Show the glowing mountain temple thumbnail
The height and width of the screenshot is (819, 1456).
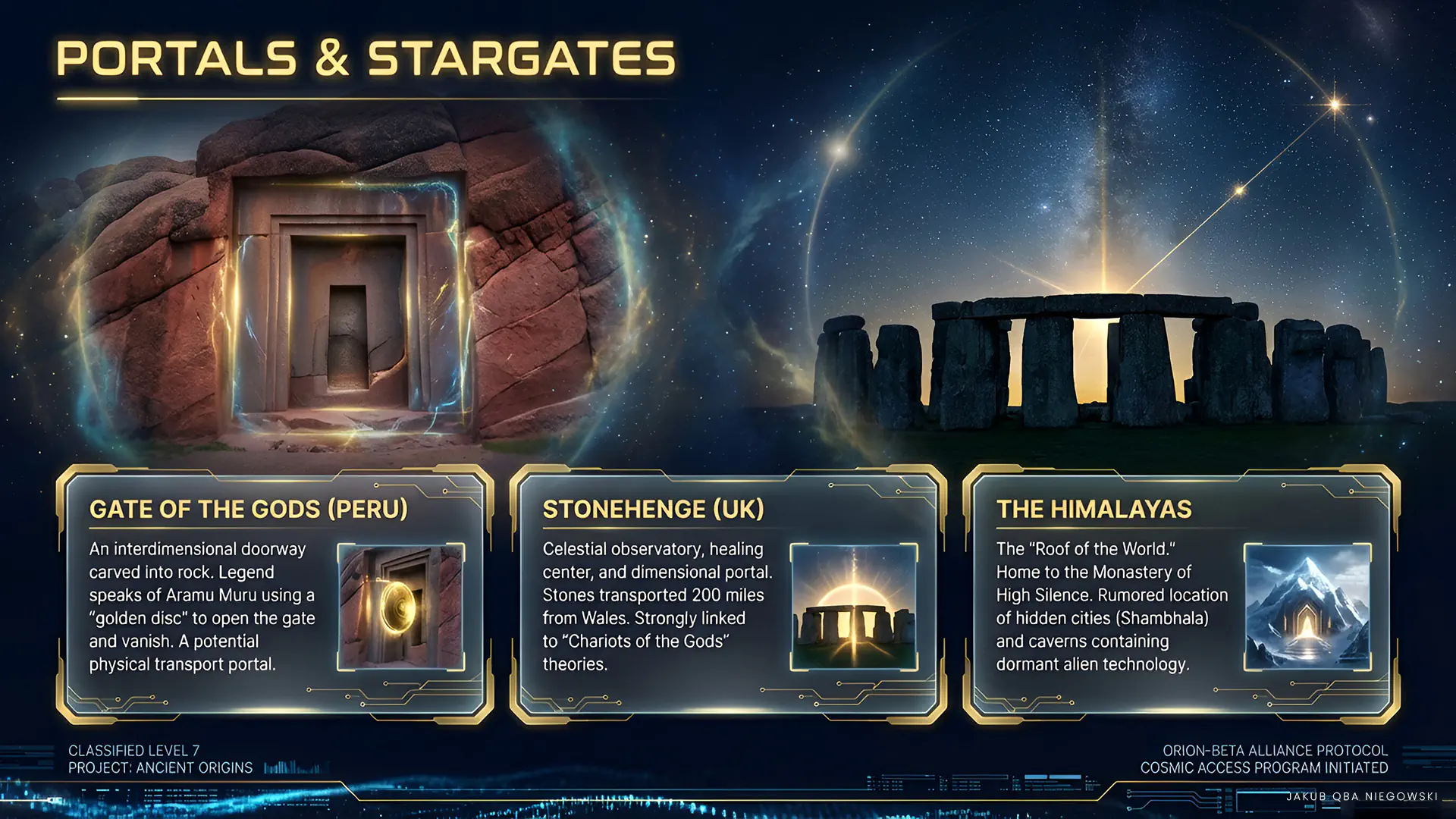(x=1307, y=607)
